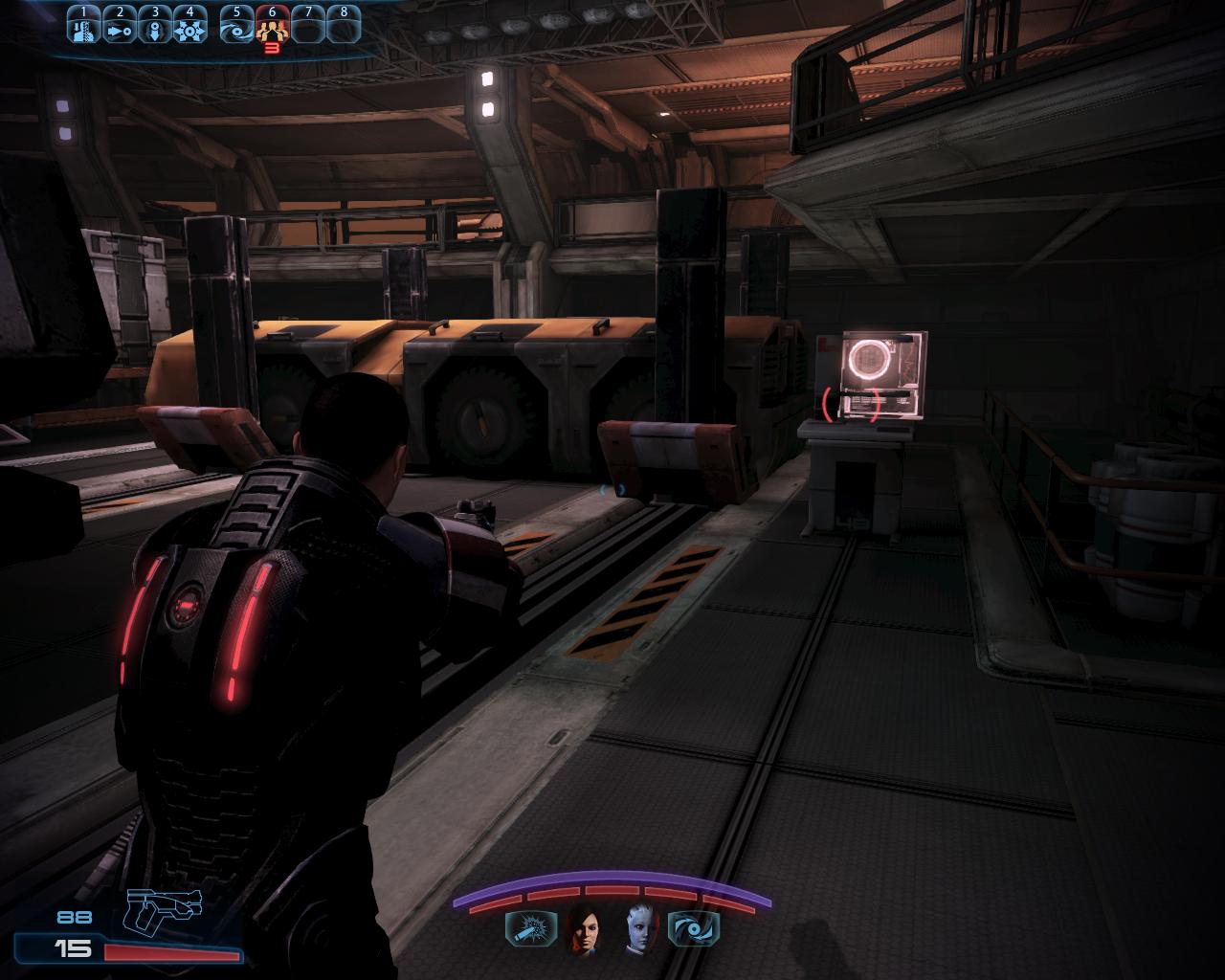Viewport: 1225px width, 980px height.
Task: Activate the ability in hotbar slot 1
Action: click(x=83, y=29)
